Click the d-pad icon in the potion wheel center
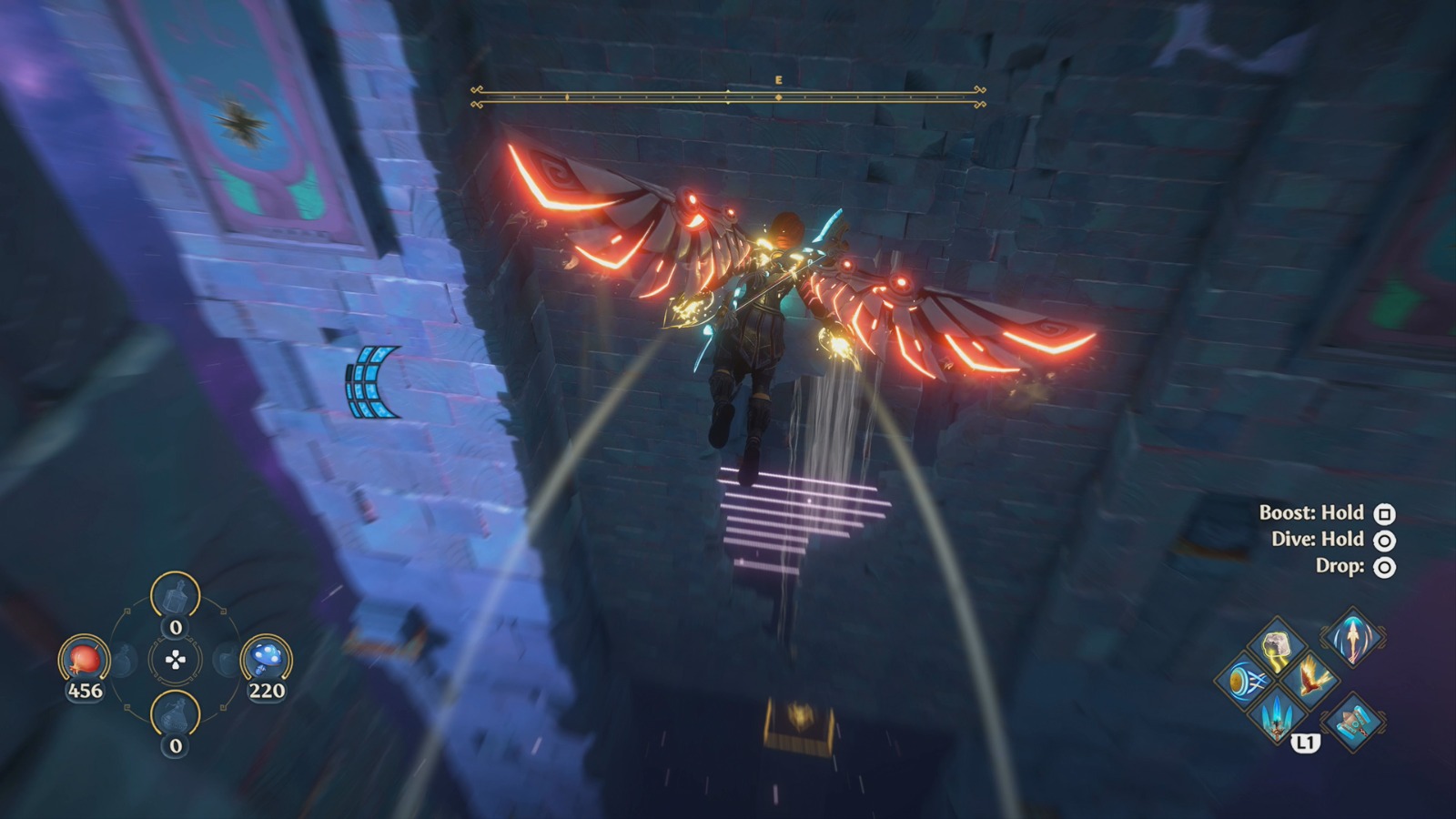The height and width of the screenshot is (819, 1456). (x=174, y=659)
